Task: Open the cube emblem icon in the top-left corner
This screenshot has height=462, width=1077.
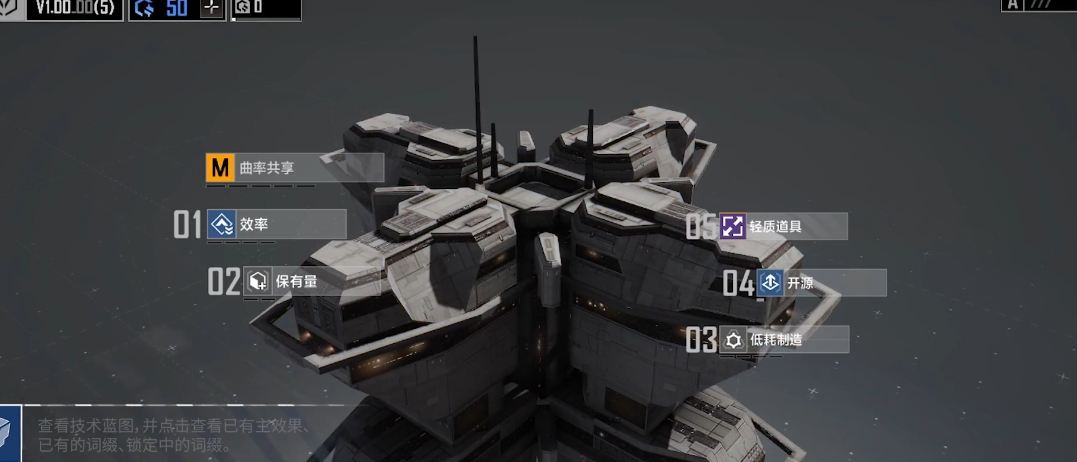Action: tap(9, 8)
